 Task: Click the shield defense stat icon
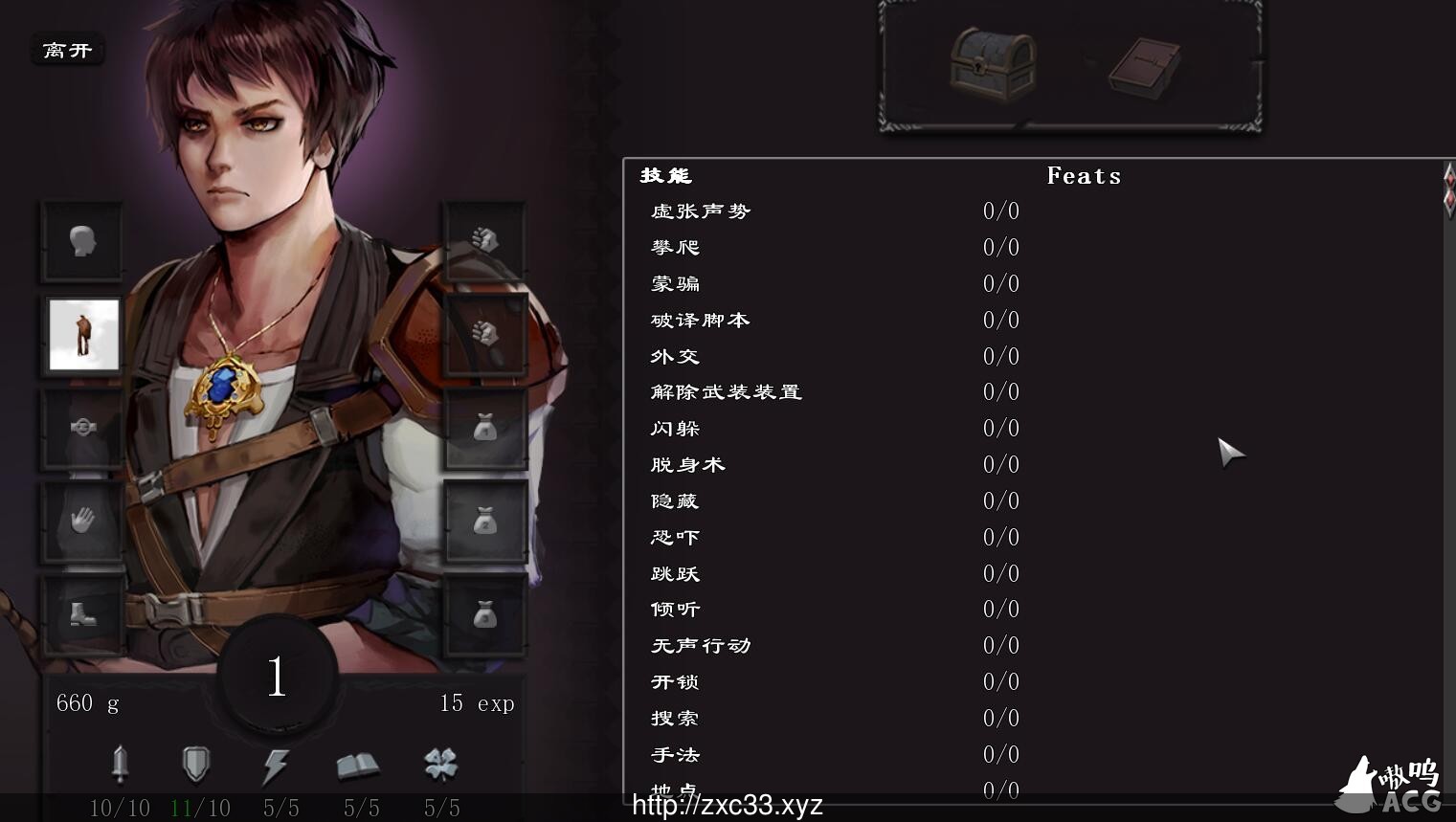coord(195,764)
